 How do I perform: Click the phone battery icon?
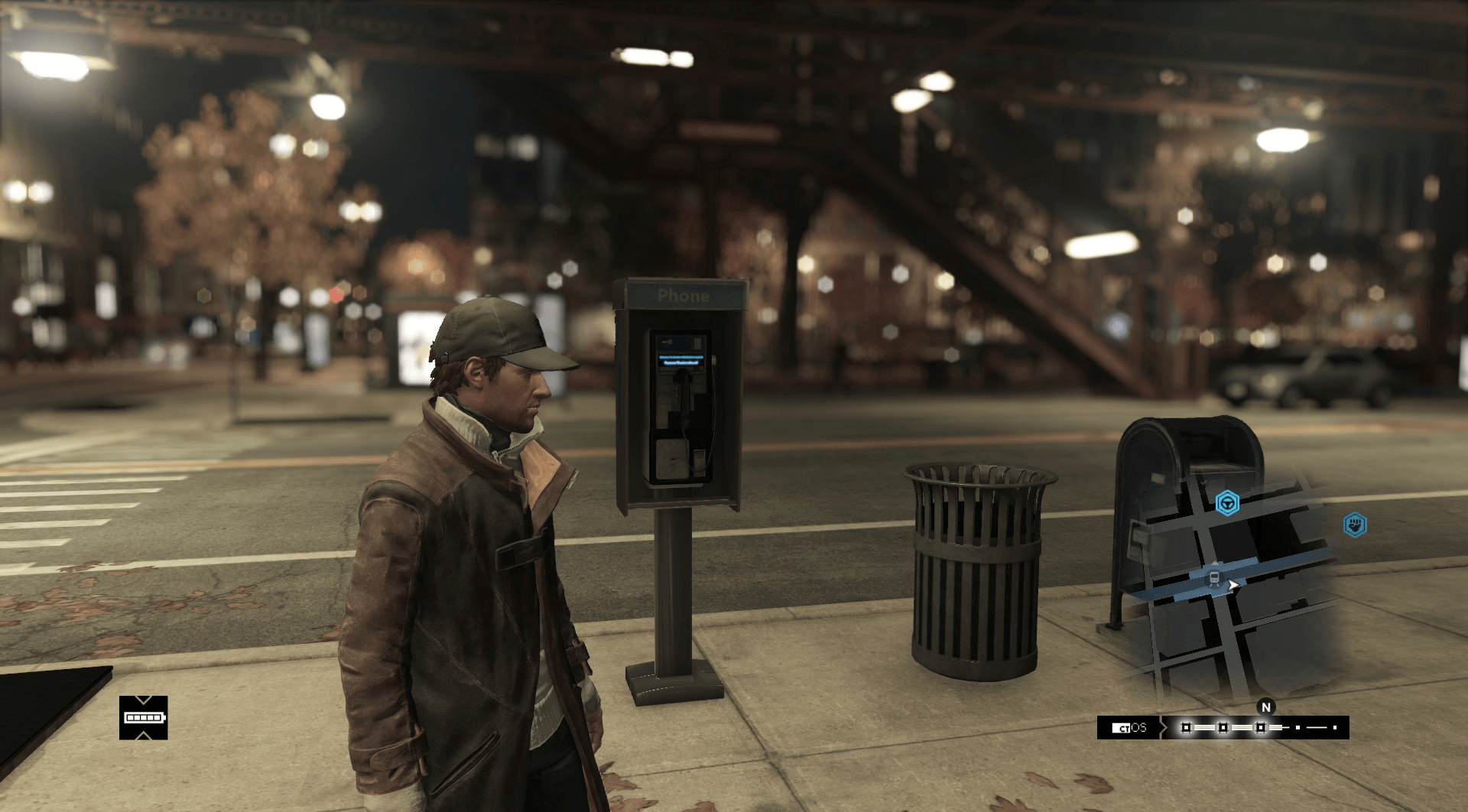click(x=143, y=718)
